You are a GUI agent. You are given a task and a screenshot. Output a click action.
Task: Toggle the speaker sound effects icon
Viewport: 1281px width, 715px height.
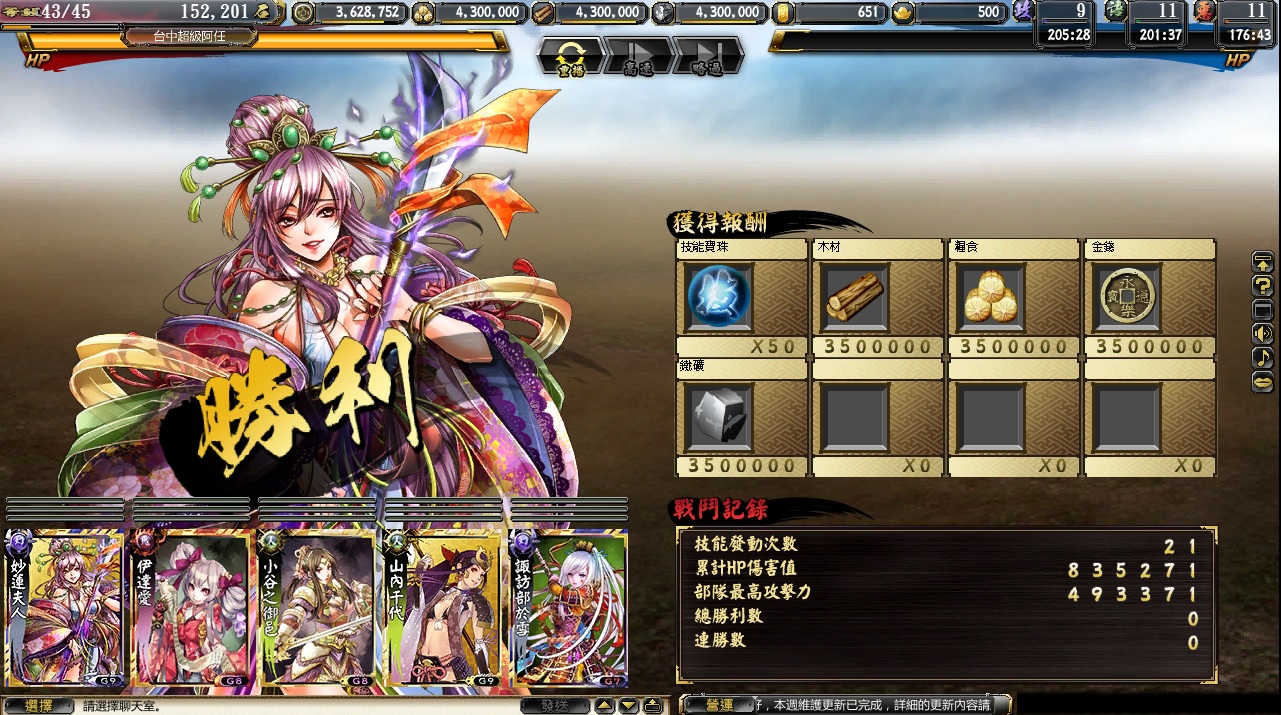click(x=1263, y=334)
